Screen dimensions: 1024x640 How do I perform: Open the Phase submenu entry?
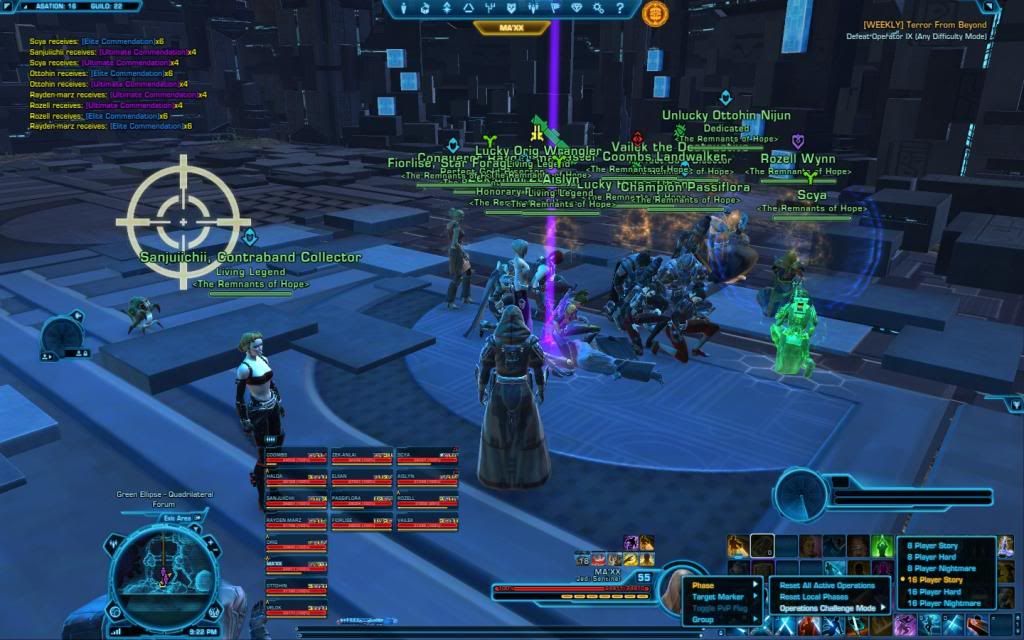[x=704, y=585]
